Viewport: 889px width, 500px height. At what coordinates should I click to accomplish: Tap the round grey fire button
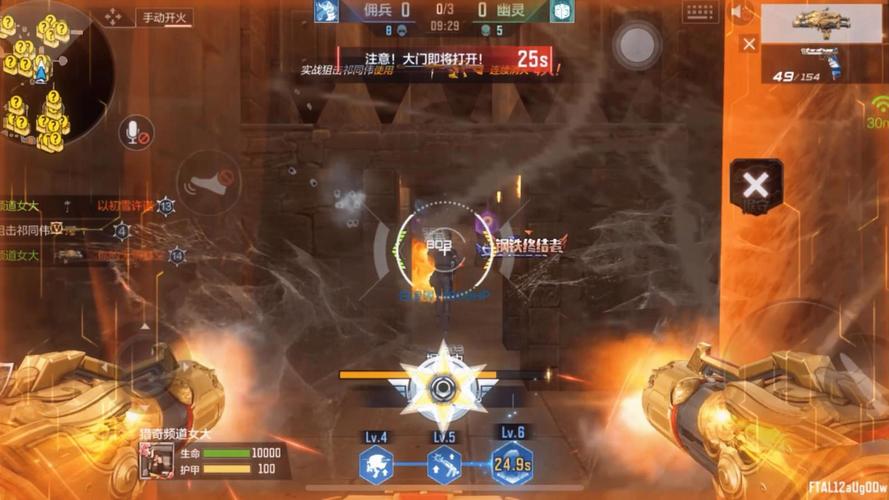636,45
